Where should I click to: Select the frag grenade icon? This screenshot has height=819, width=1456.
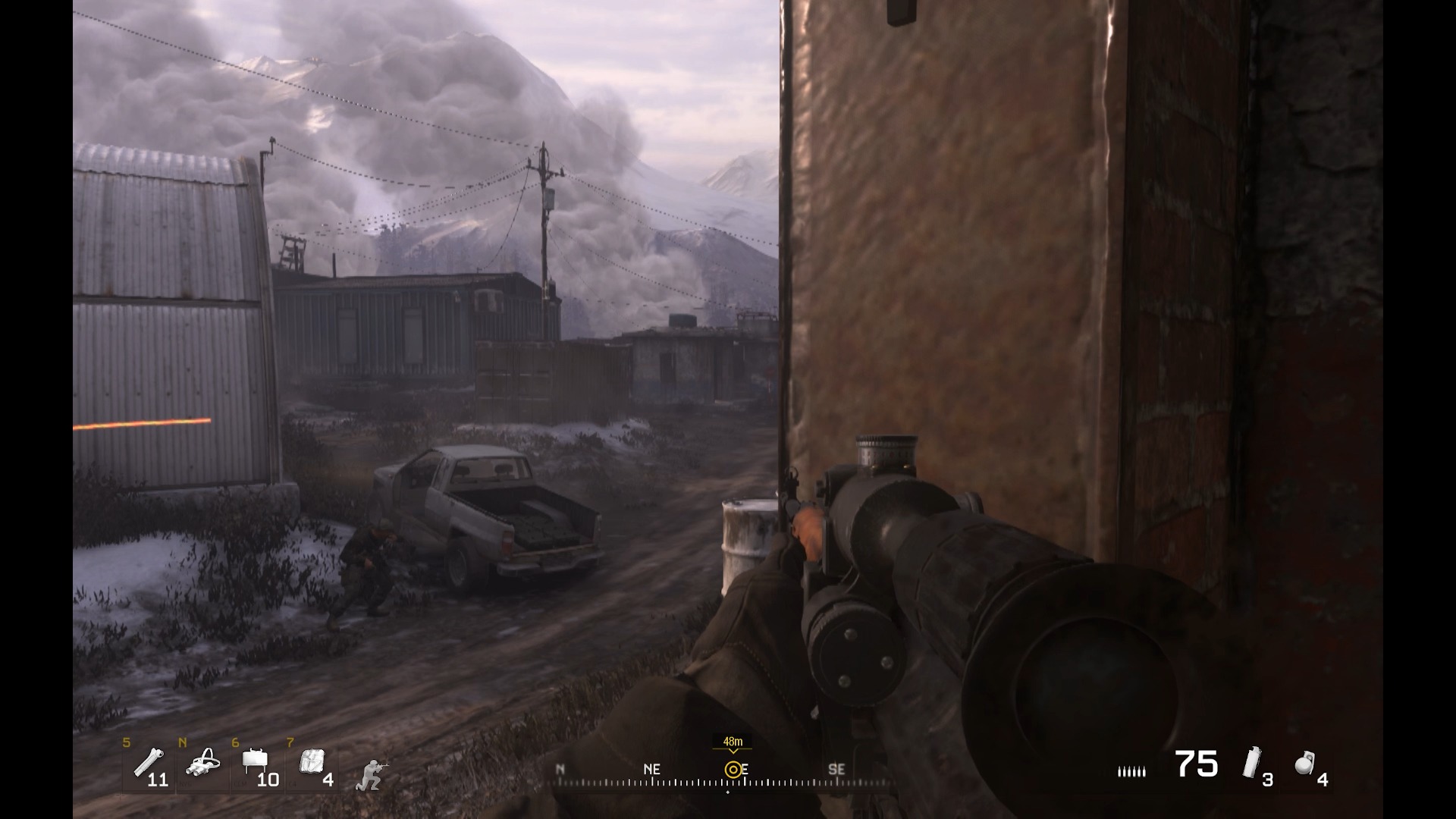[x=1304, y=763]
